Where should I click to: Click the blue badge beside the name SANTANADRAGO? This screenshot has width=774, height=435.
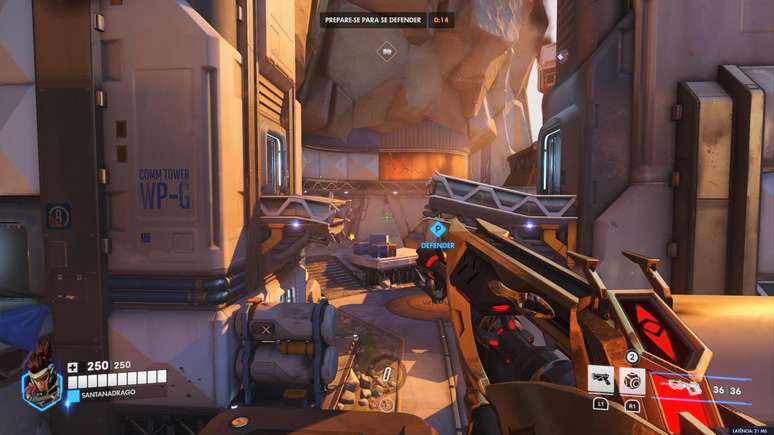click(x=72, y=395)
